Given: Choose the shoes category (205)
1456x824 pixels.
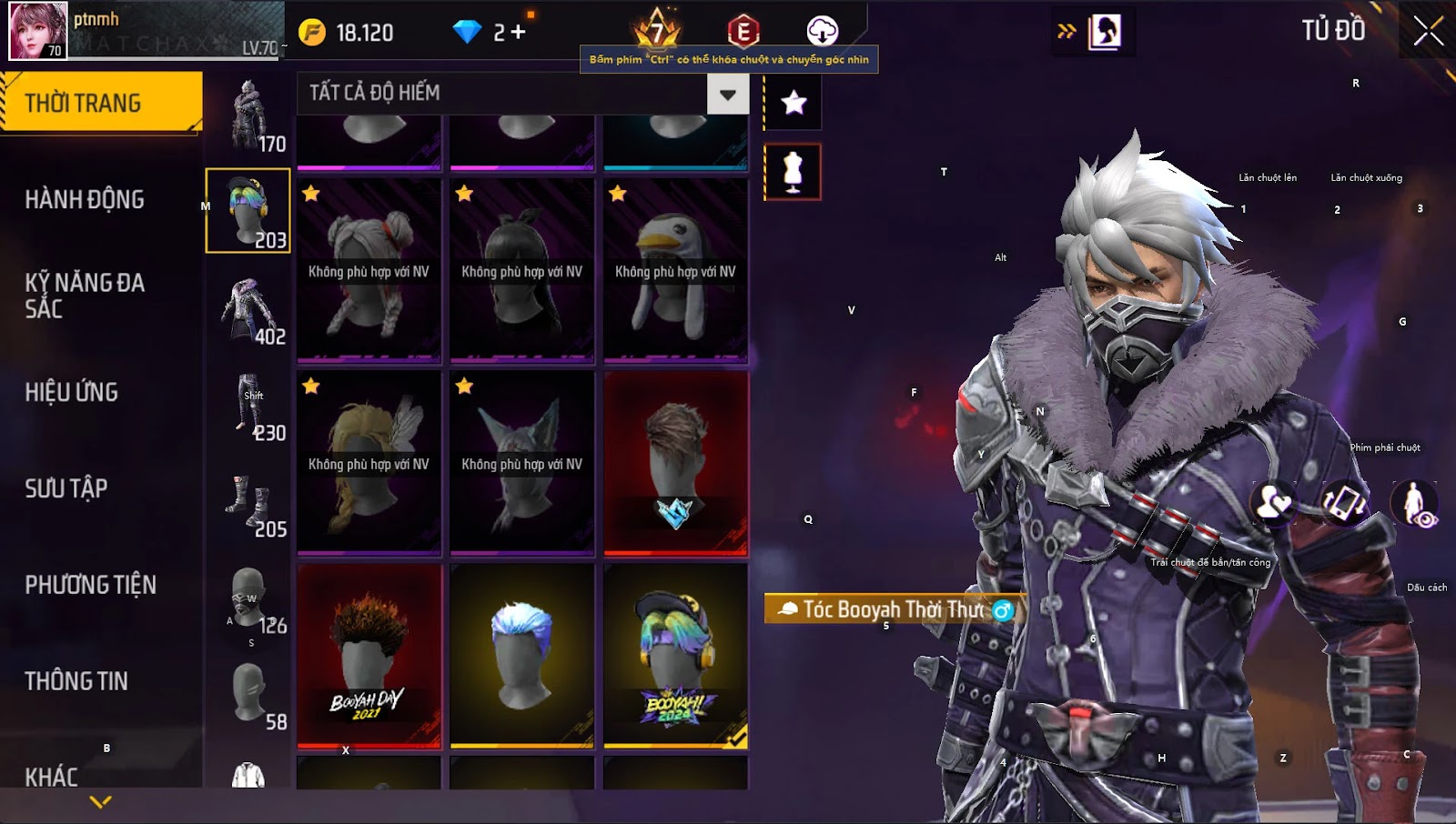Looking at the screenshot, I should 248,502.
